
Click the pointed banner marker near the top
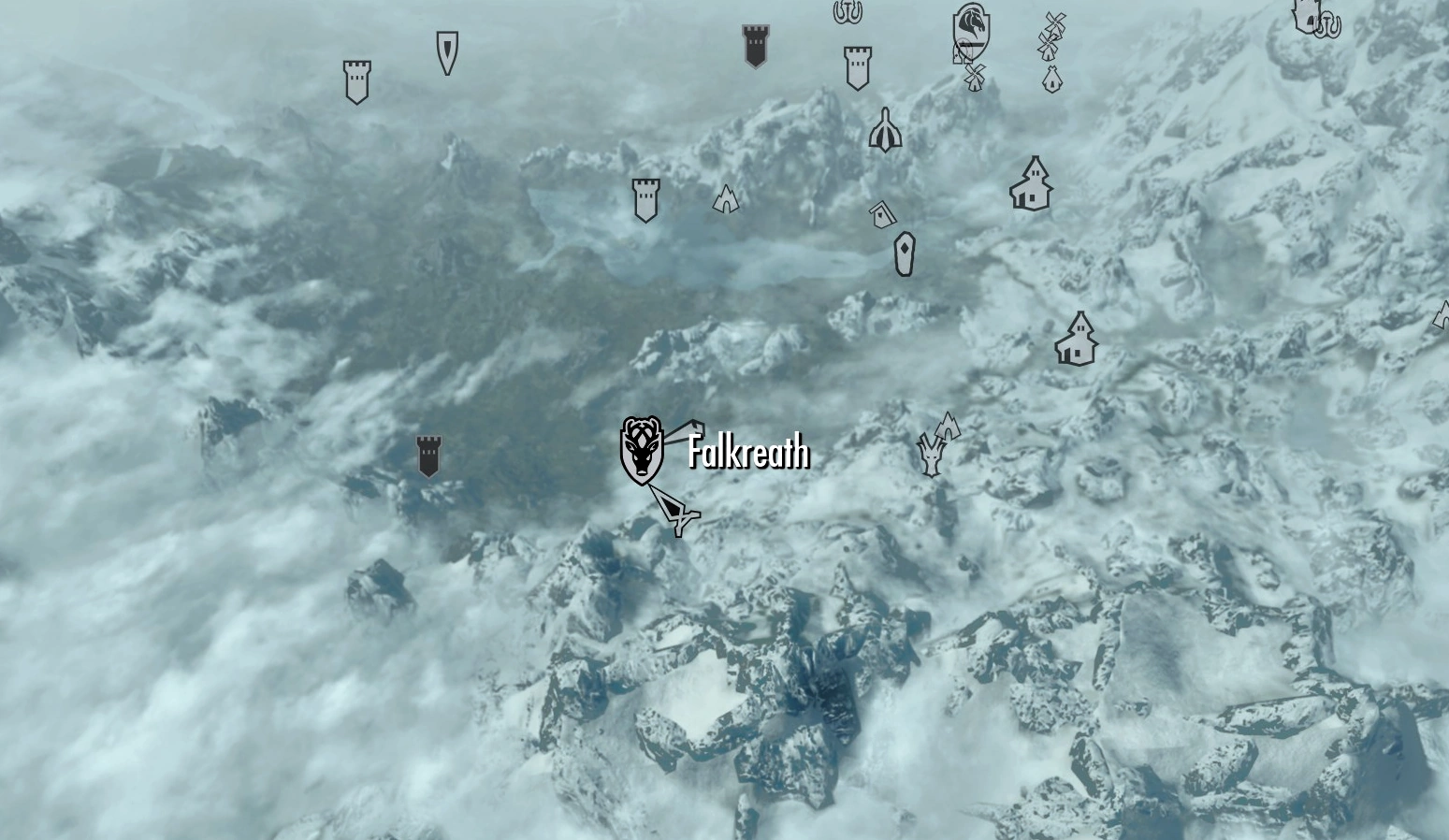446,53
